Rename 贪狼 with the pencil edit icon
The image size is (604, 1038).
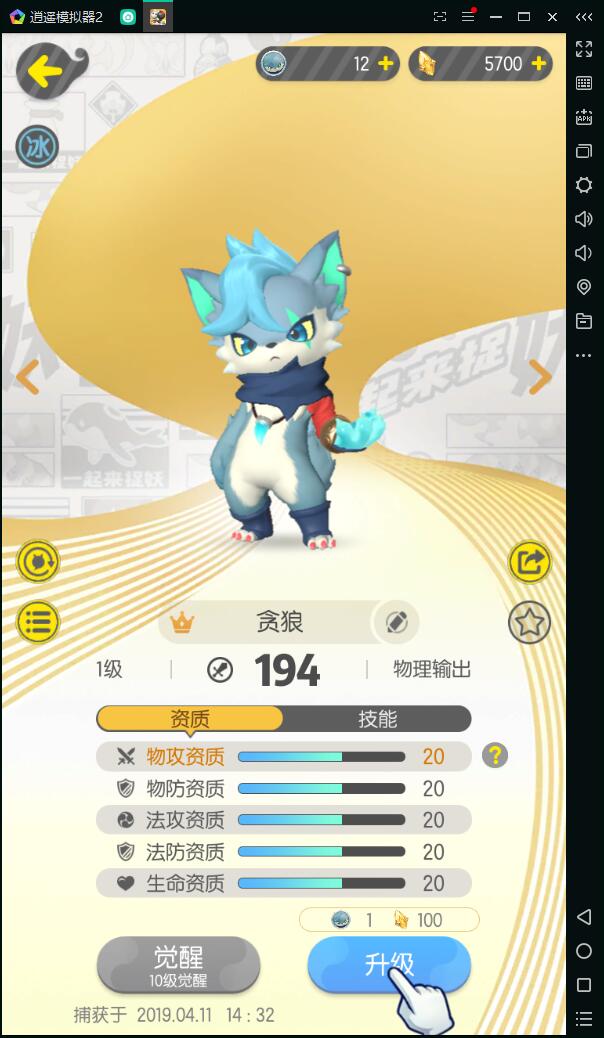click(396, 622)
